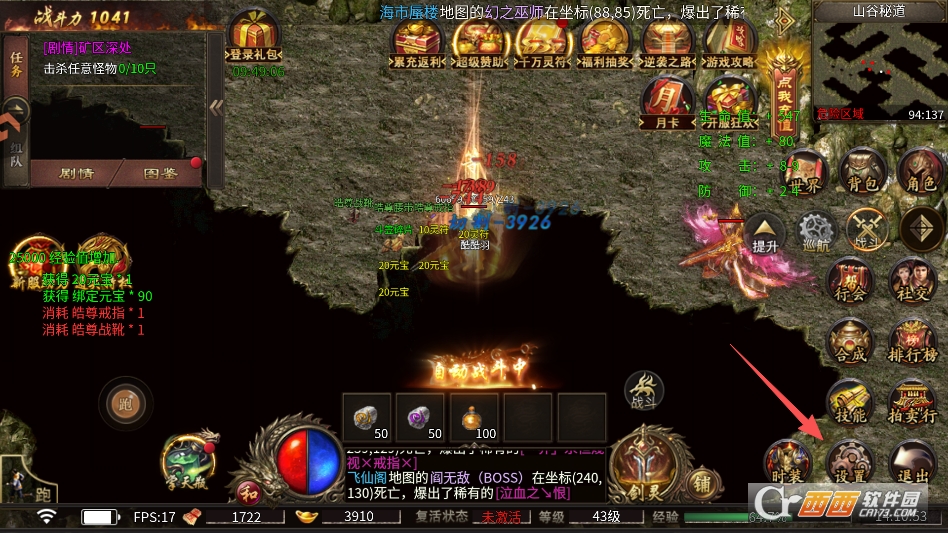Click the 提升 upgrade arrow button
The image size is (948, 533).
(765, 233)
